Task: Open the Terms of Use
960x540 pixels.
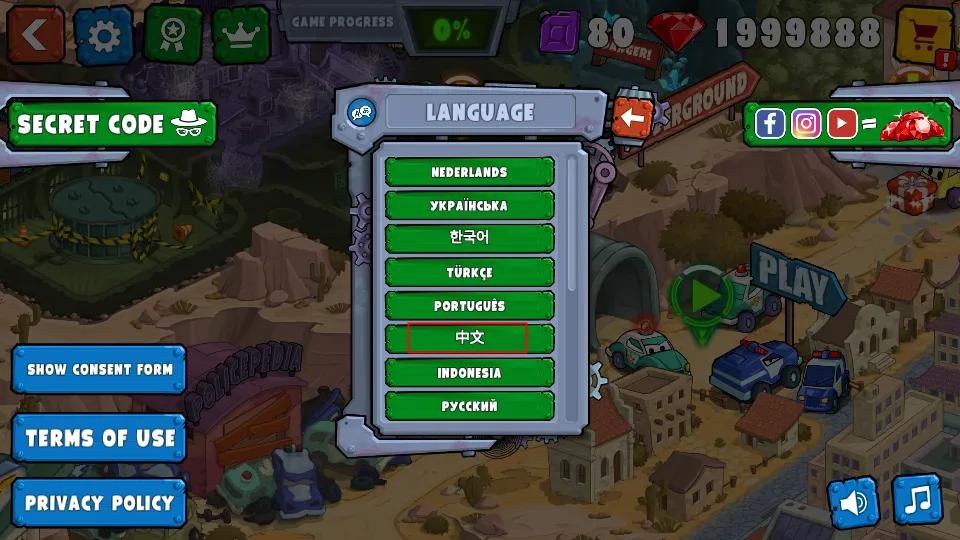Action: tap(99, 438)
